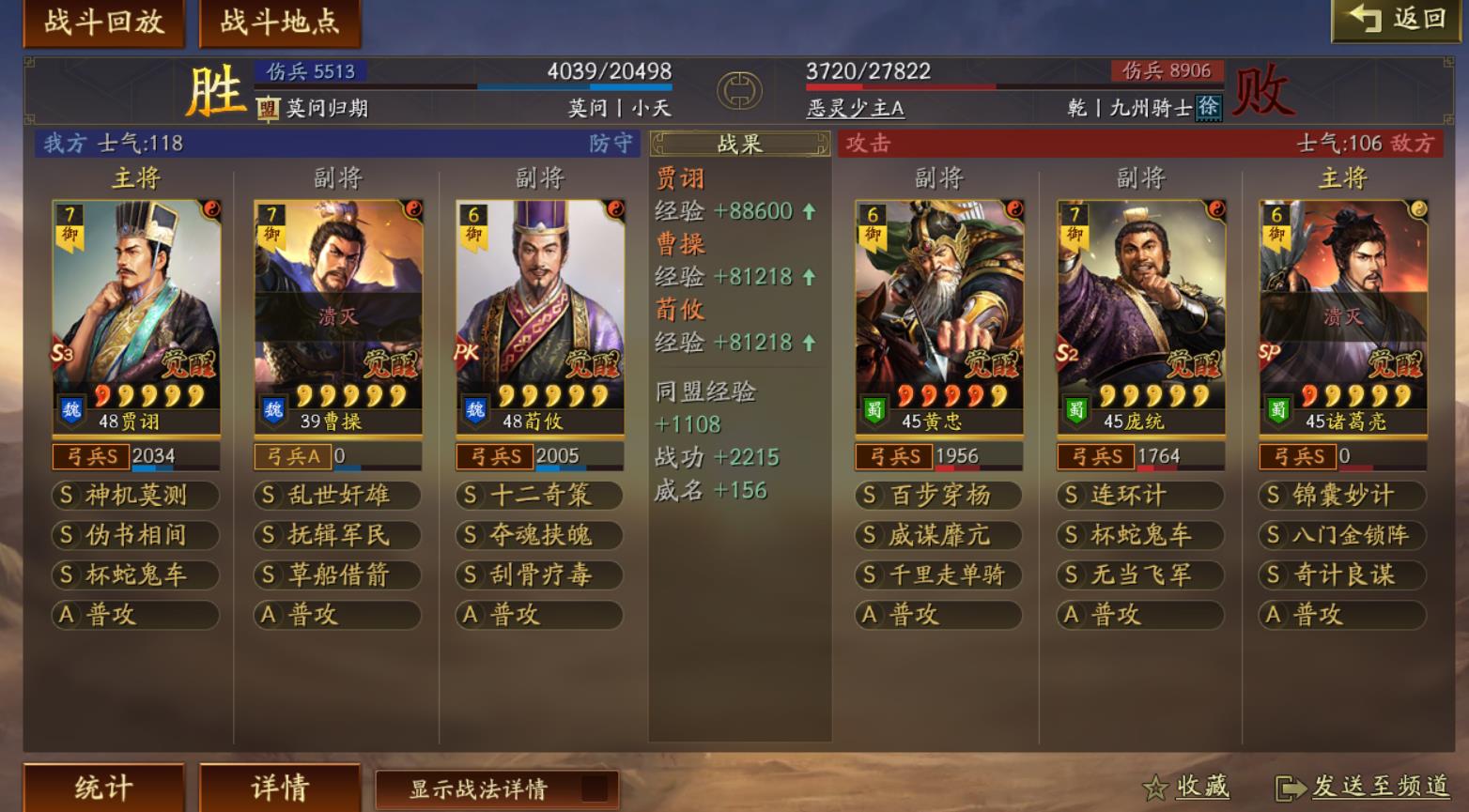View the 神机莫测 tactic

[x=136, y=496]
